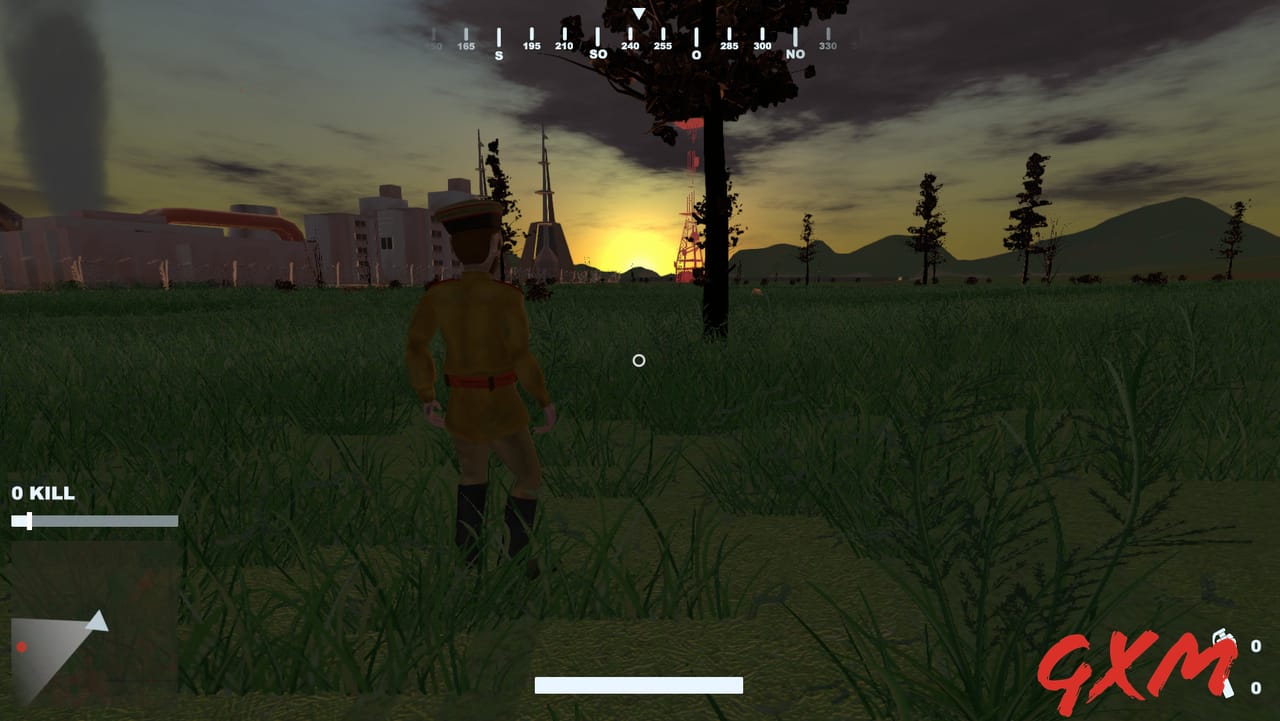Click the lower ammo count reading 0
The image size is (1280, 721).
[x=1256, y=687]
